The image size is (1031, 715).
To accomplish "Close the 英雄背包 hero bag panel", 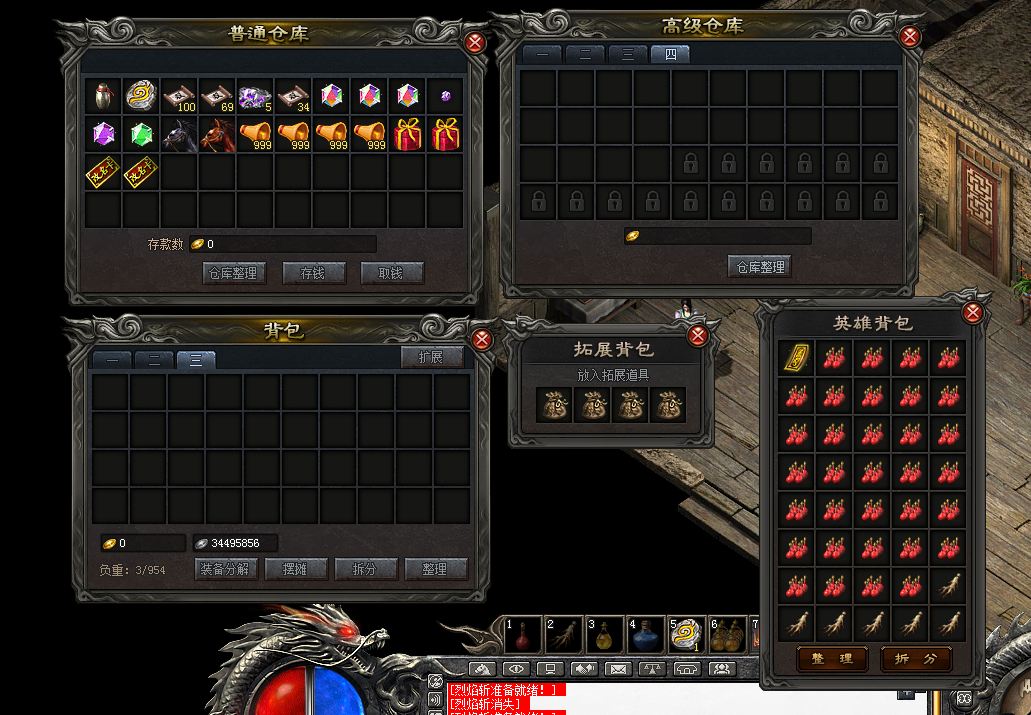I will click(x=972, y=313).
